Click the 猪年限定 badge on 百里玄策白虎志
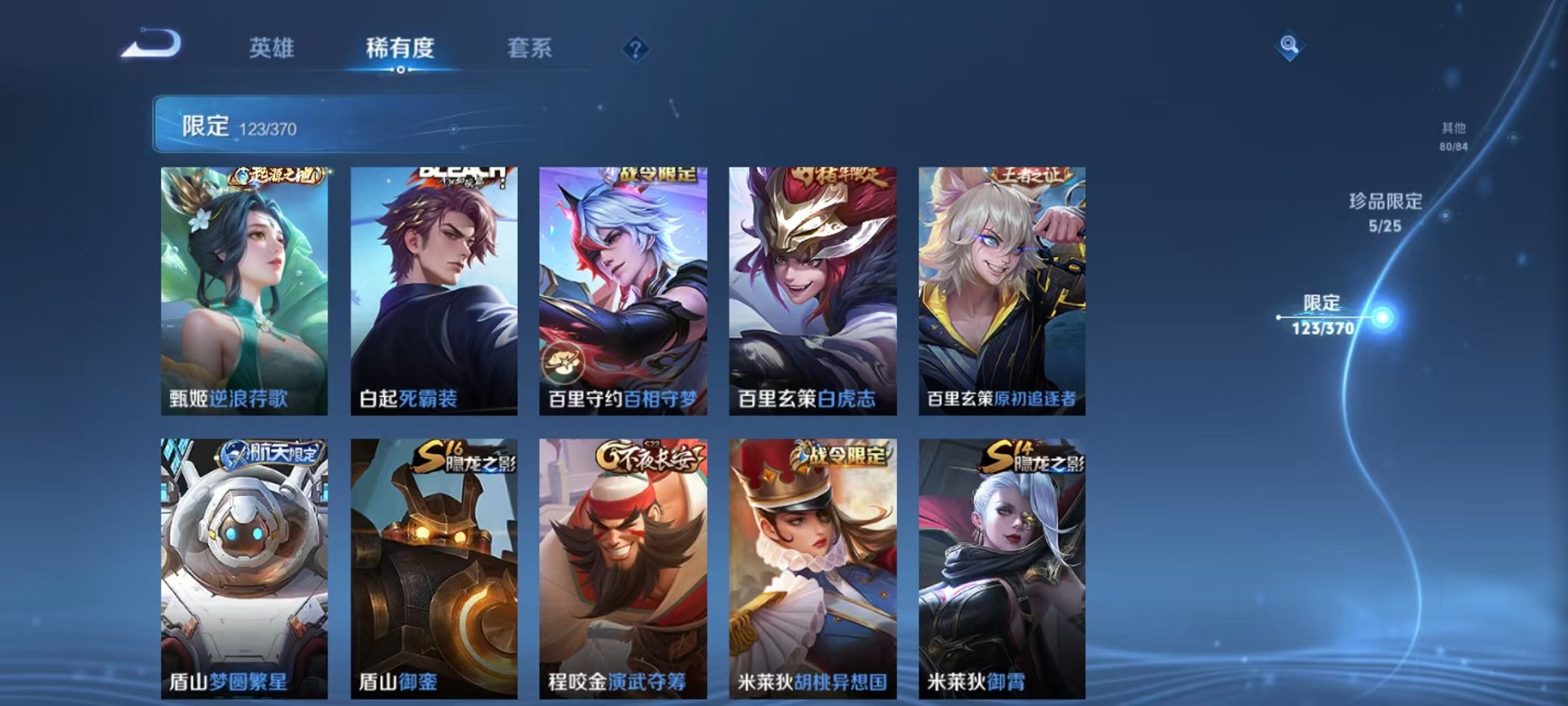This screenshot has width=1568, height=706. coord(837,175)
